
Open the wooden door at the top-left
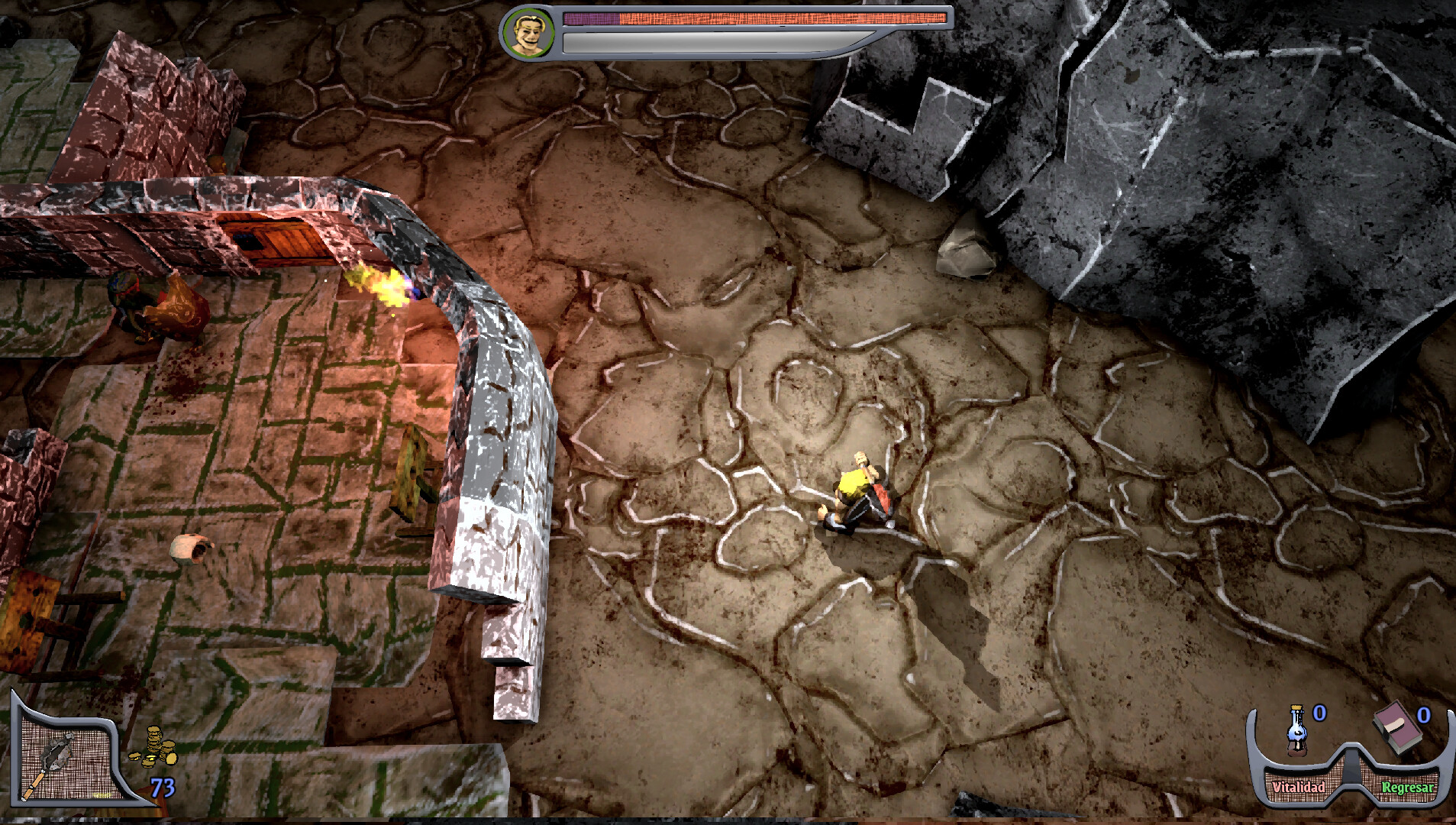pos(276,238)
